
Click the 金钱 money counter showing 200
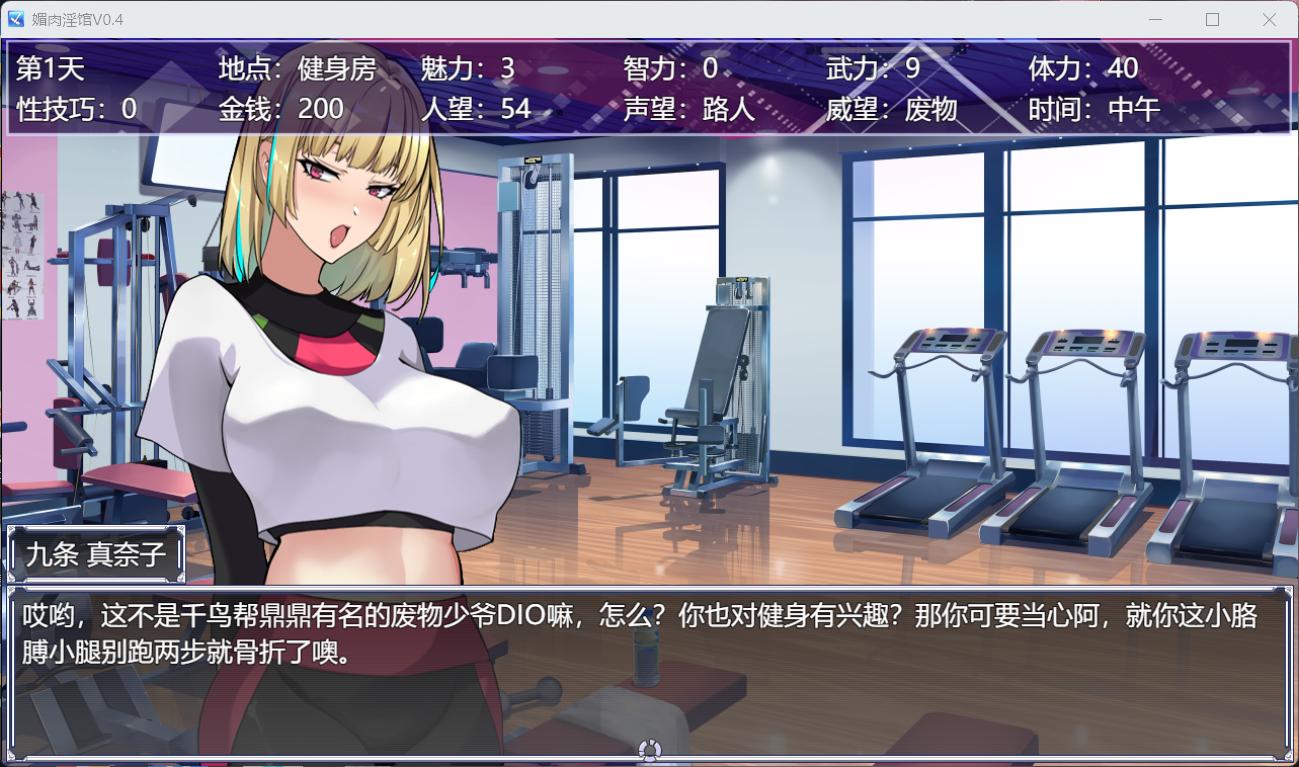pyautogui.click(x=280, y=110)
